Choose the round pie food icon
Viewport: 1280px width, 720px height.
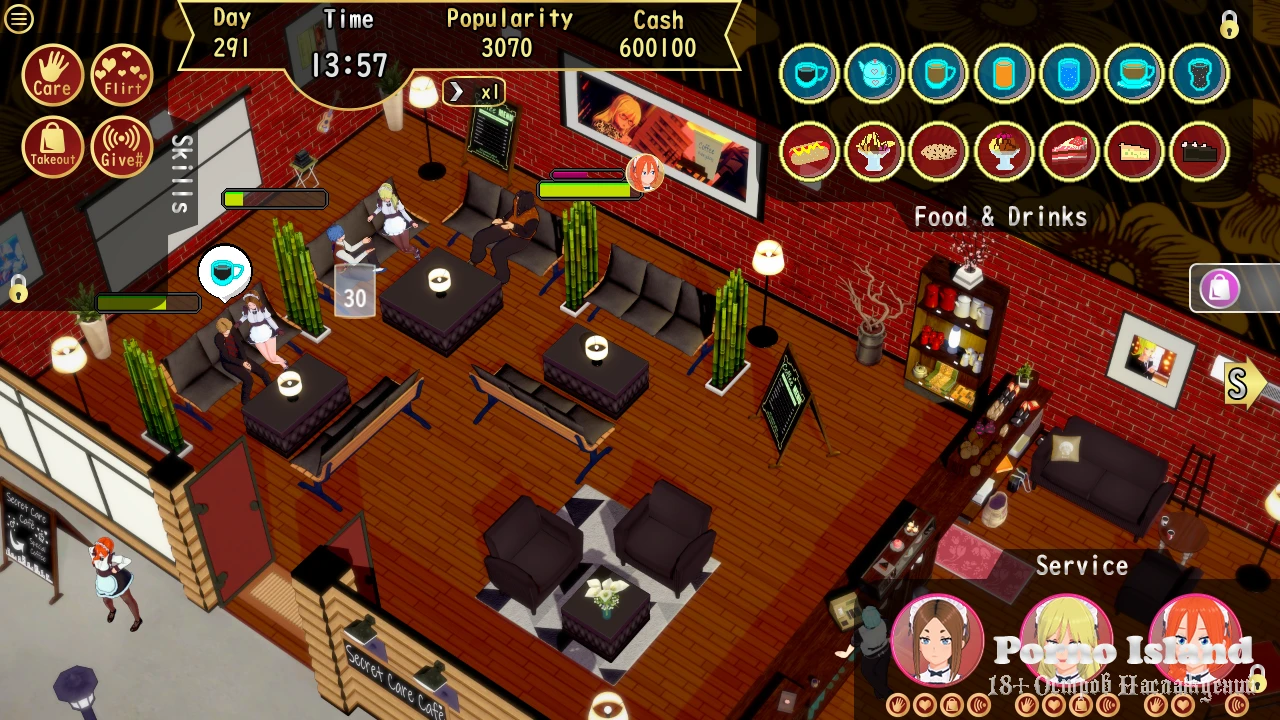click(x=939, y=151)
